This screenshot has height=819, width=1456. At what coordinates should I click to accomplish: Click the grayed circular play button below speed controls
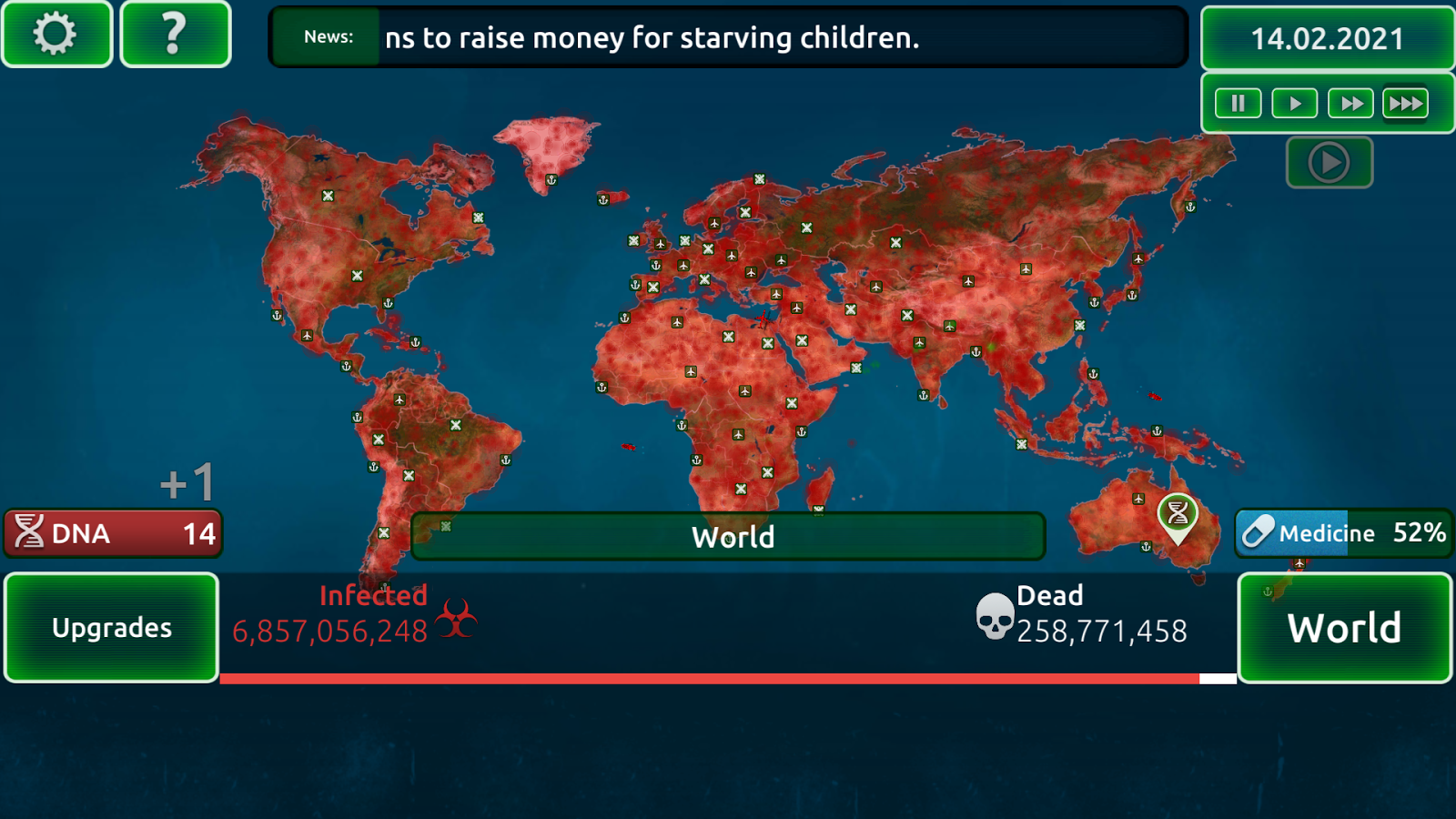coord(1330,162)
